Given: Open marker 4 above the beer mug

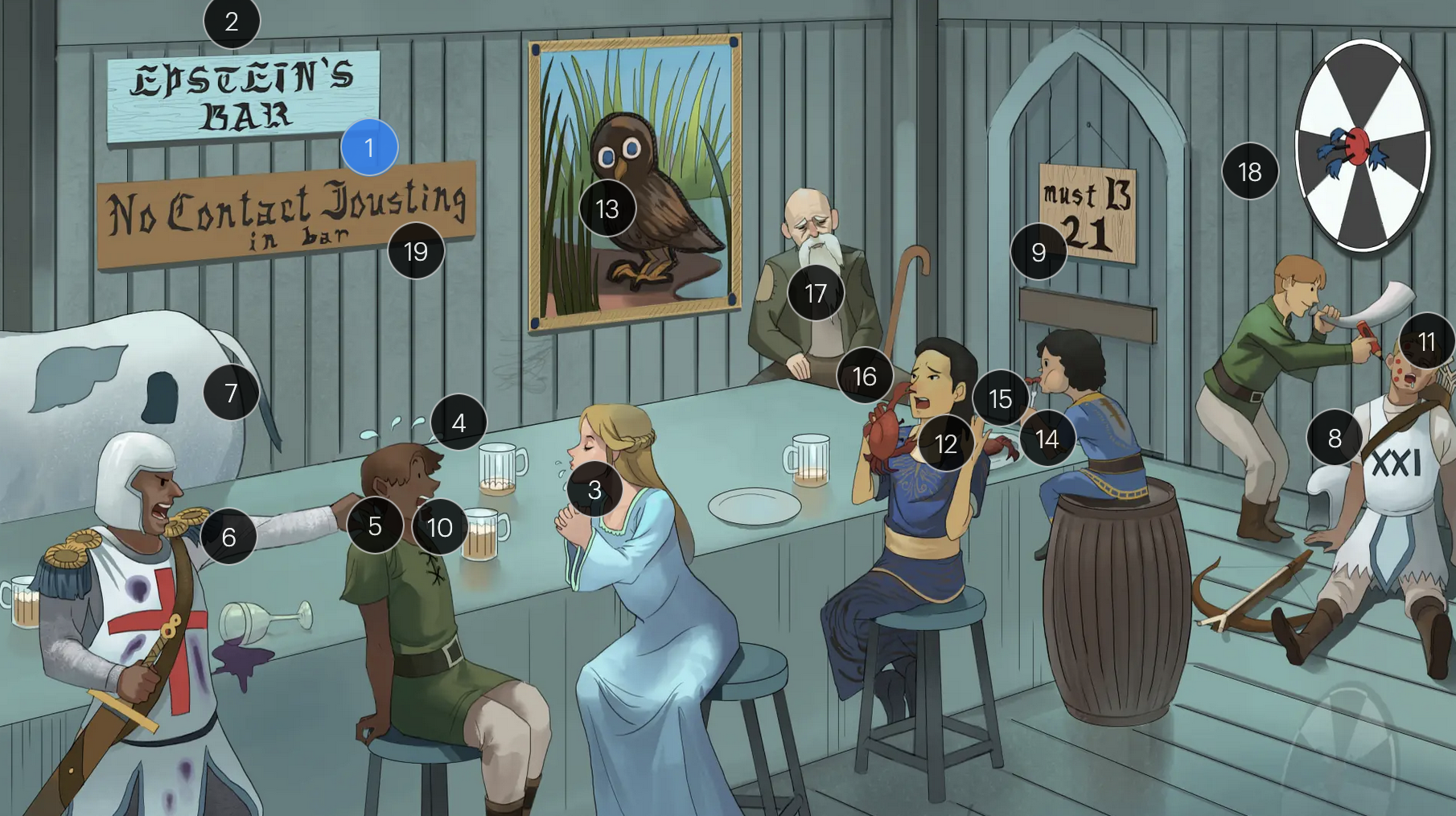Looking at the screenshot, I should 459,422.
